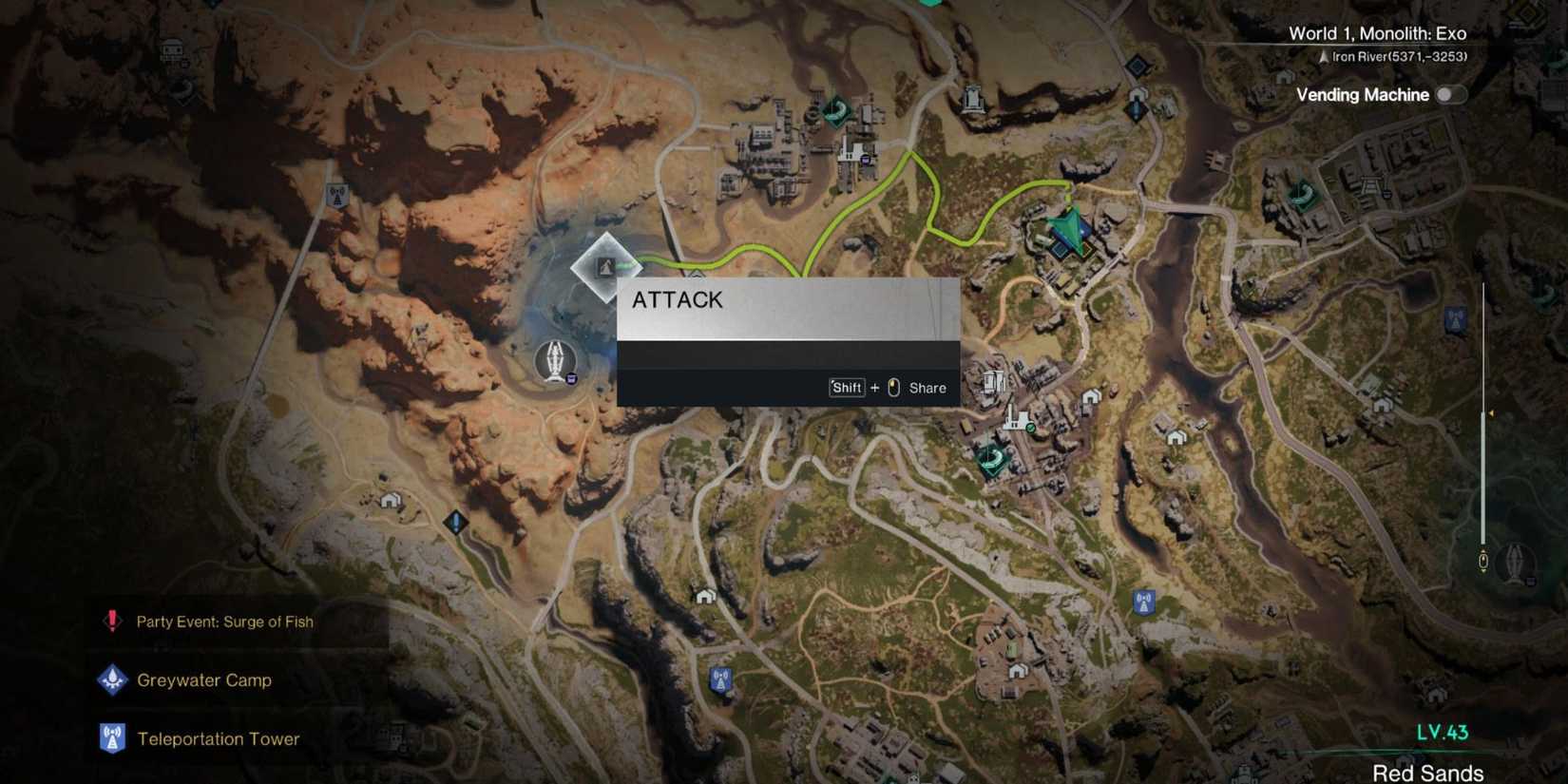Click the blue teleportation tower icon below the lake
Screen dimensions: 1568x784
point(456,520)
